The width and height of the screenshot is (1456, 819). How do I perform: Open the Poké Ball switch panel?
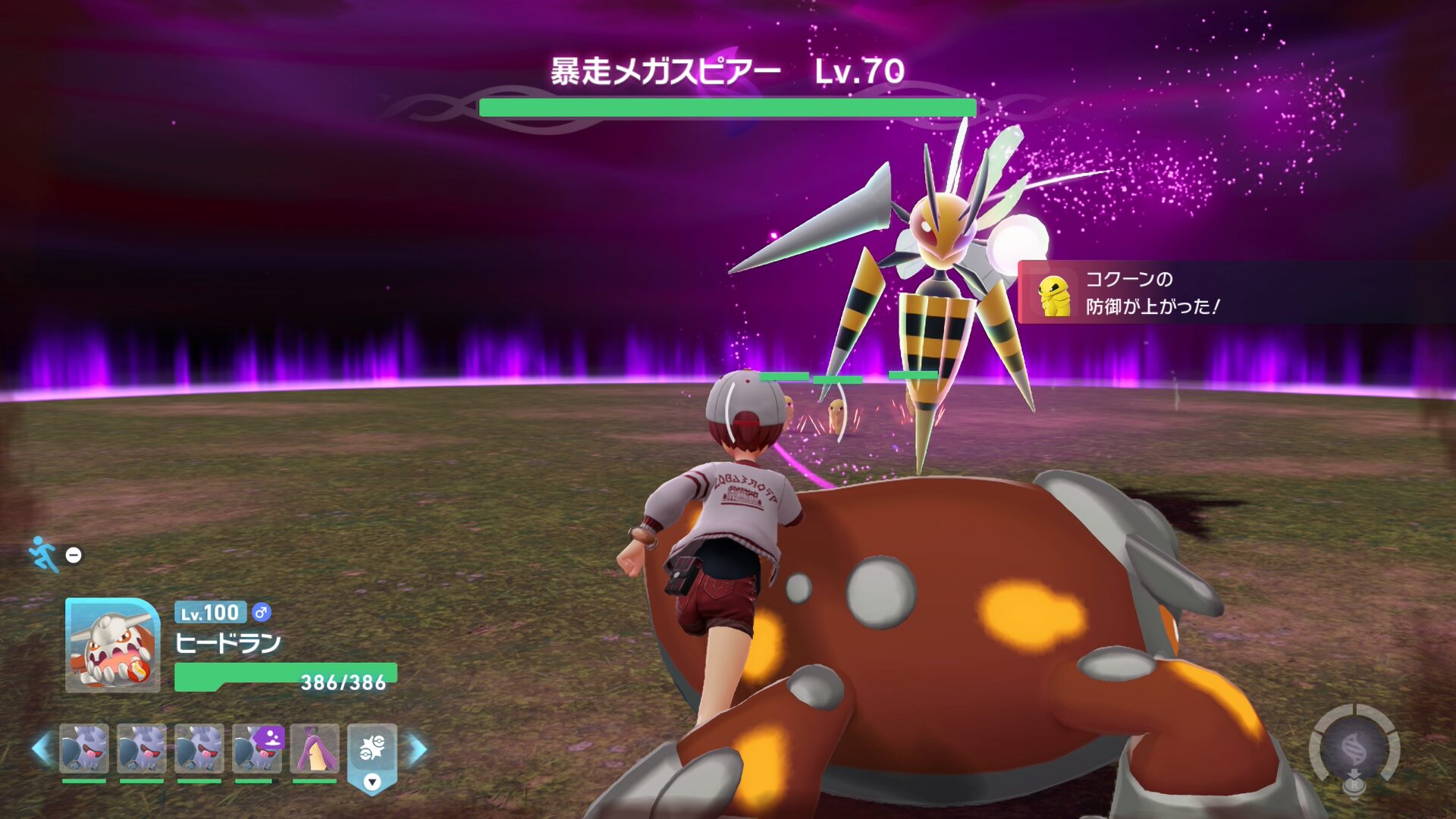[372, 751]
